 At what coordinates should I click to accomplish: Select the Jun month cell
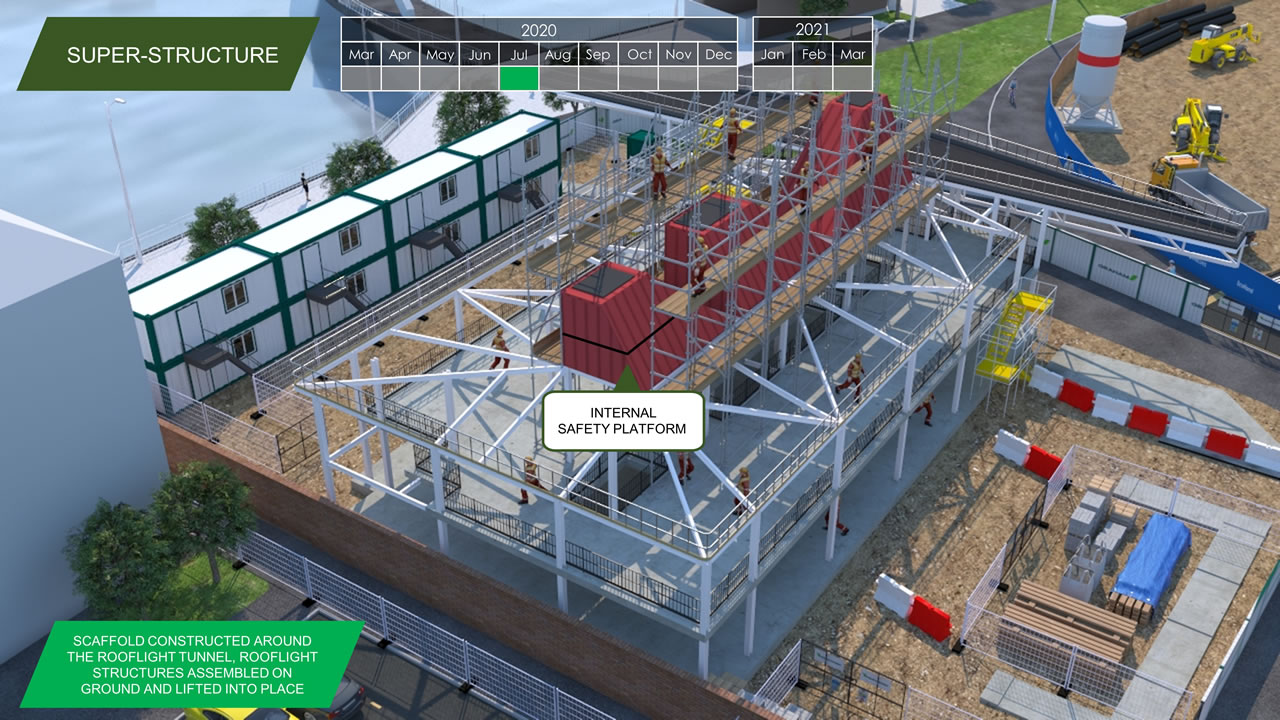[480, 55]
